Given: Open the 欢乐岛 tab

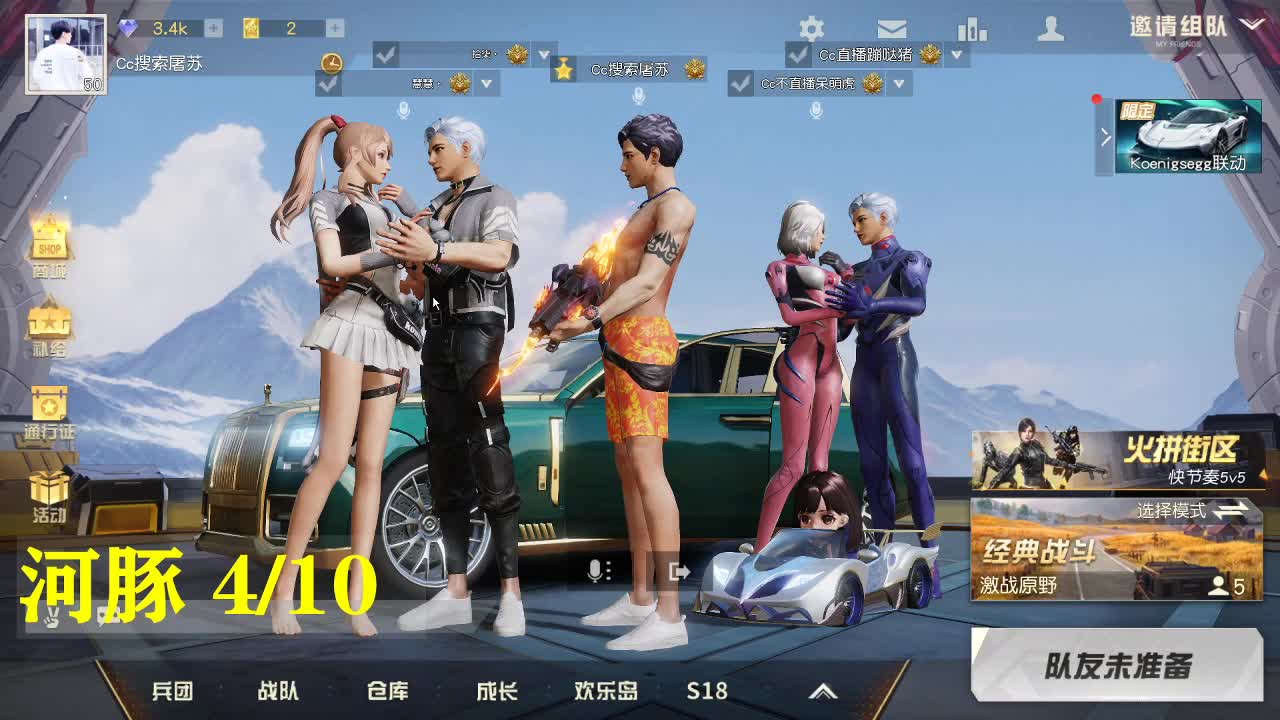Looking at the screenshot, I should tap(609, 690).
